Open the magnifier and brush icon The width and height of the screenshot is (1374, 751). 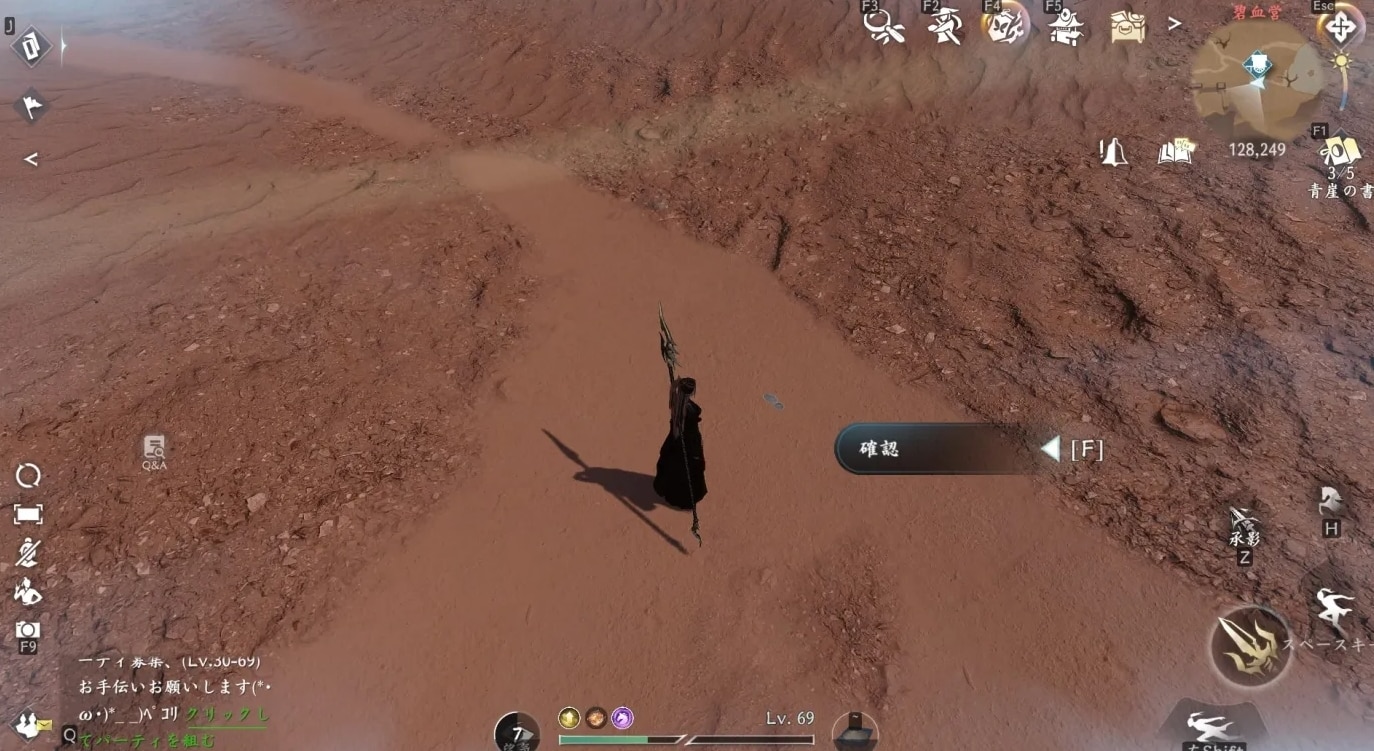click(884, 27)
